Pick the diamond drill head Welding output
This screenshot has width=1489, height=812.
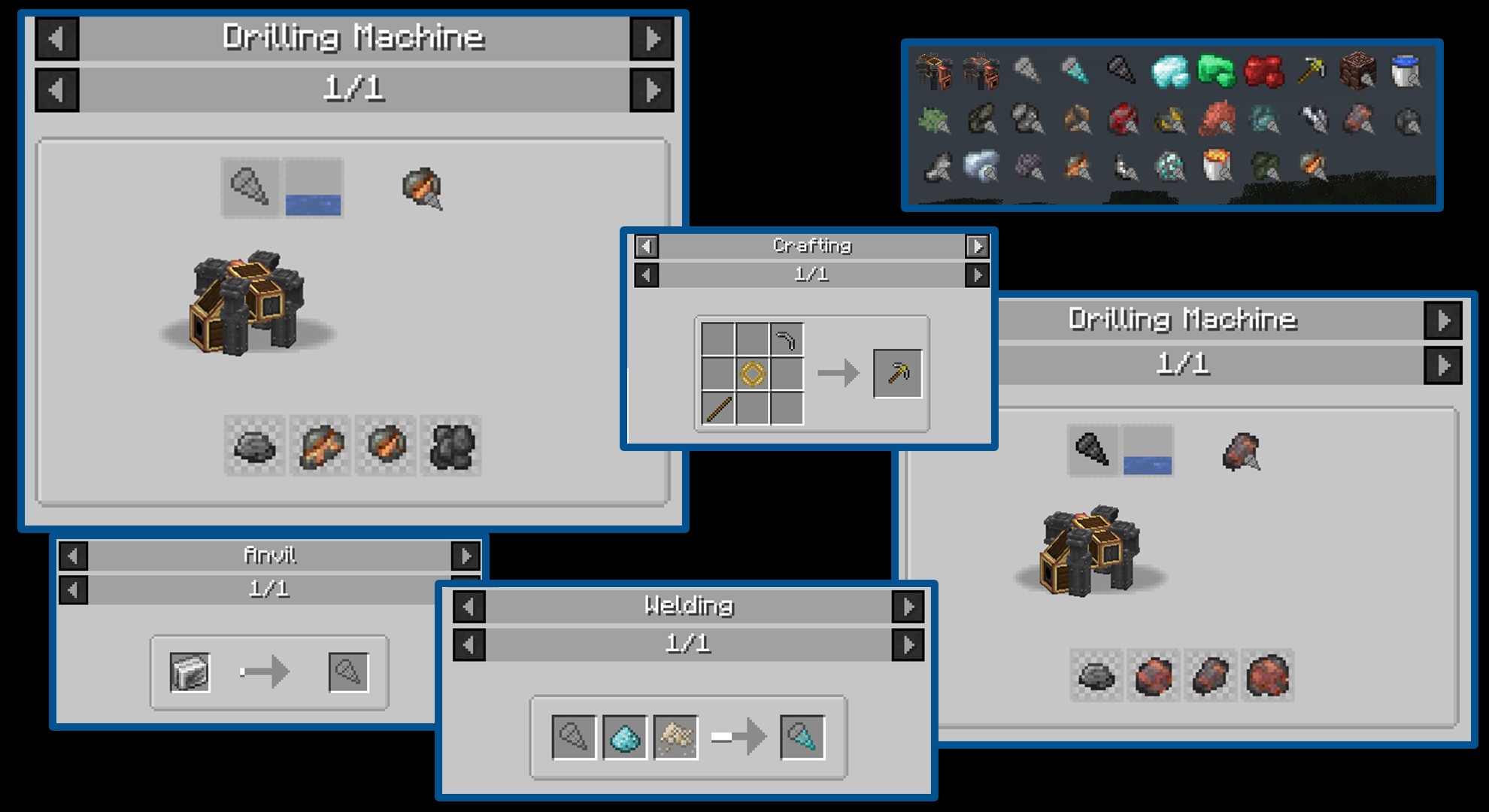pyautogui.click(x=802, y=738)
